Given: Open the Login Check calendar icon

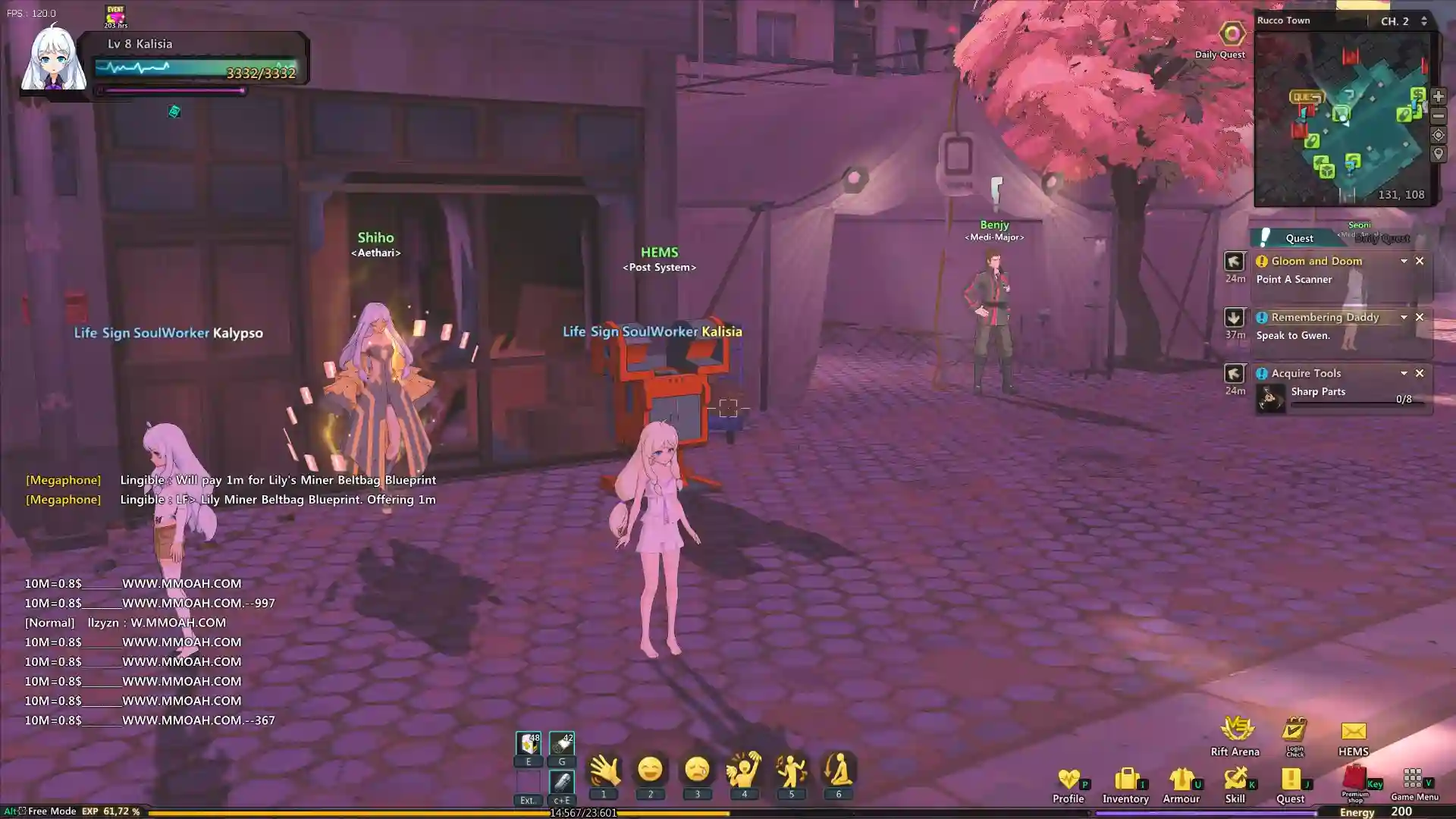Looking at the screenshot, I should pos(1294,728).
